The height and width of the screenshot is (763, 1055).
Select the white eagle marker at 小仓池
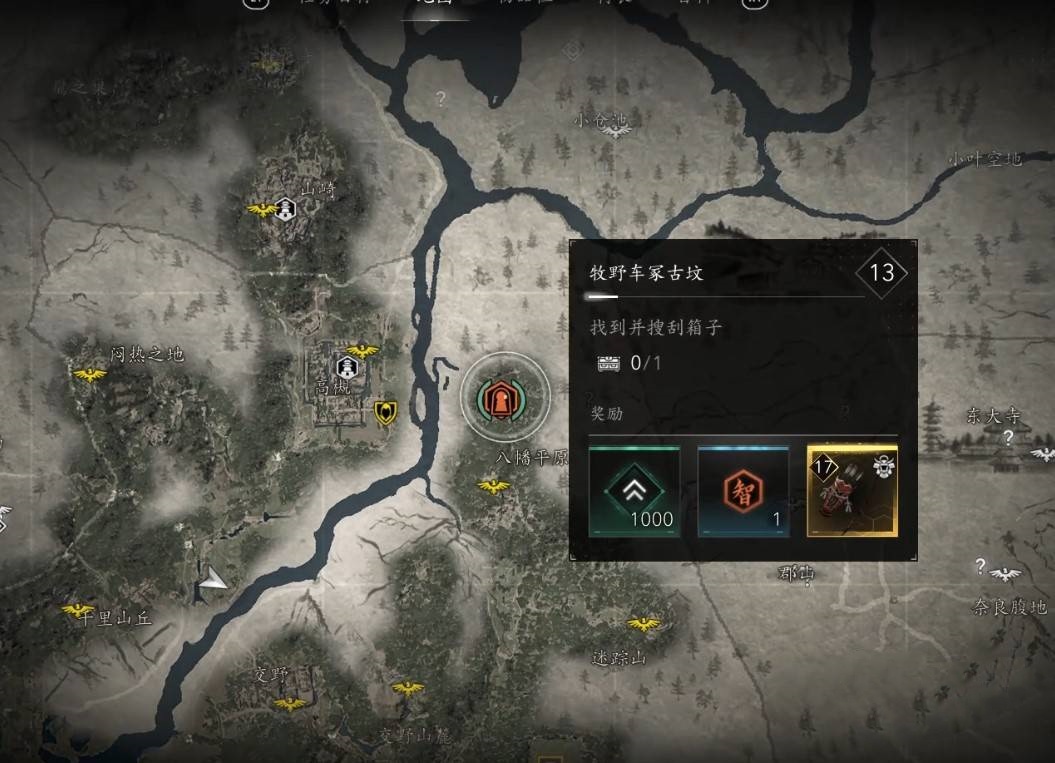point(616,132)
